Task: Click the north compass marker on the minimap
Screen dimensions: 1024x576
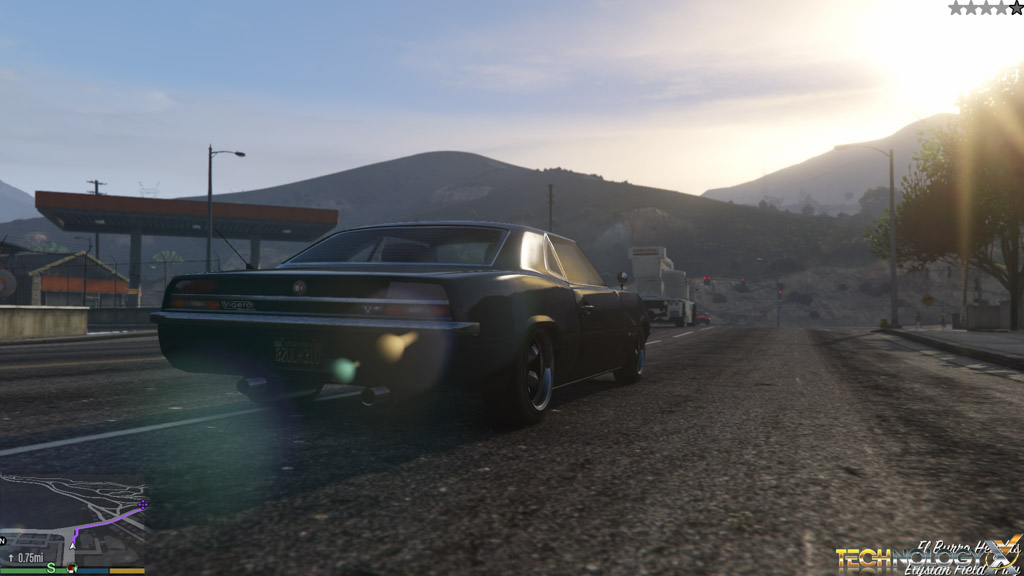Action: 4,541
